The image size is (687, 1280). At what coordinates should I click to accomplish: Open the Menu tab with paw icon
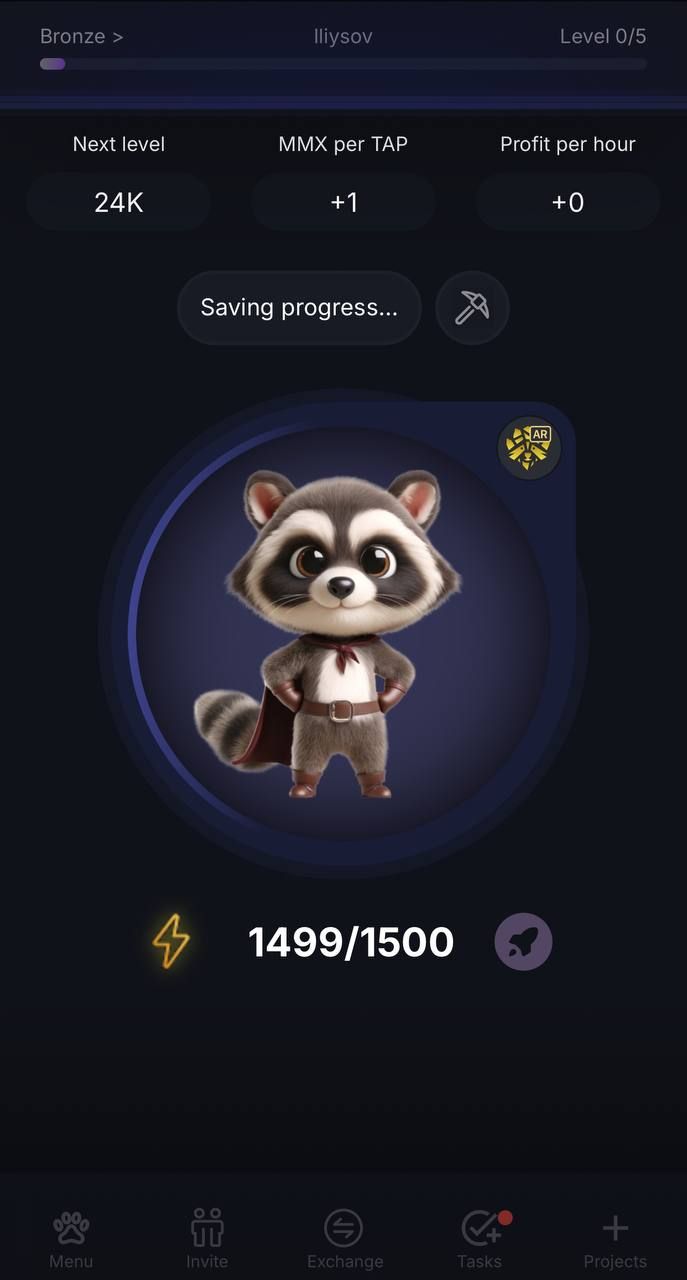point(71,1238)
